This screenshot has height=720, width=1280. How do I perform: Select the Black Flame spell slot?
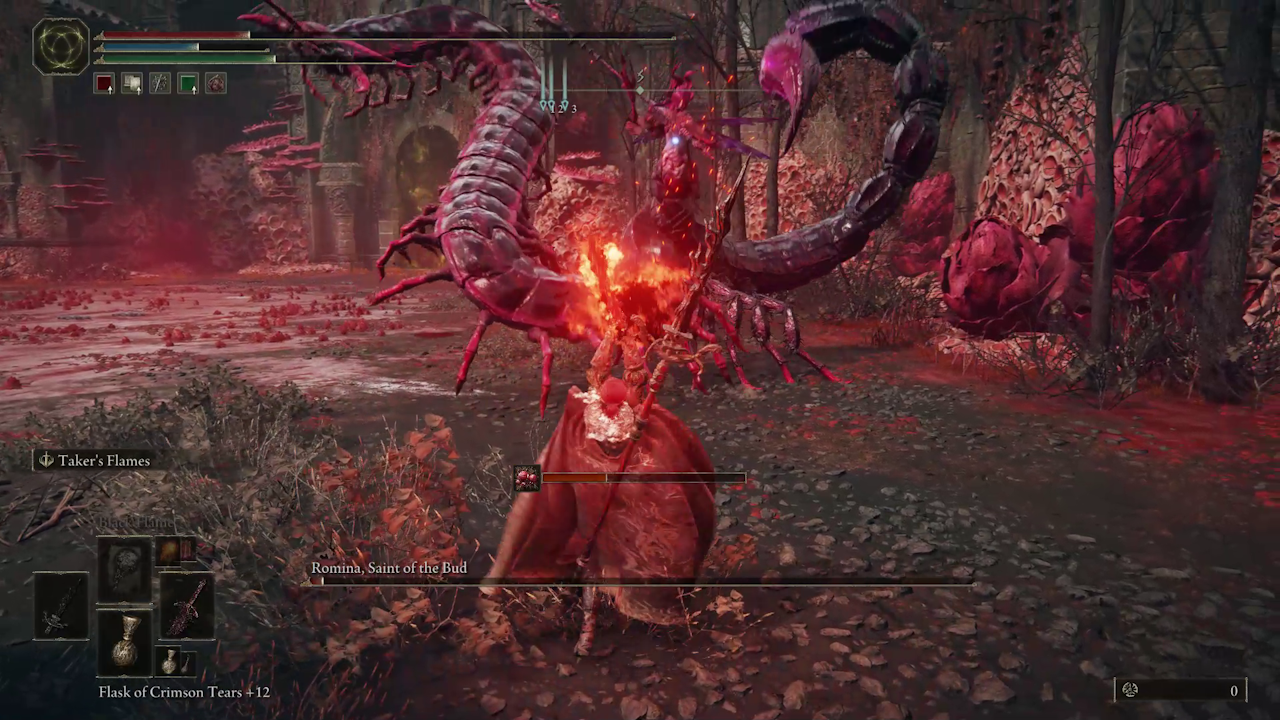click(x=125, y=572)
